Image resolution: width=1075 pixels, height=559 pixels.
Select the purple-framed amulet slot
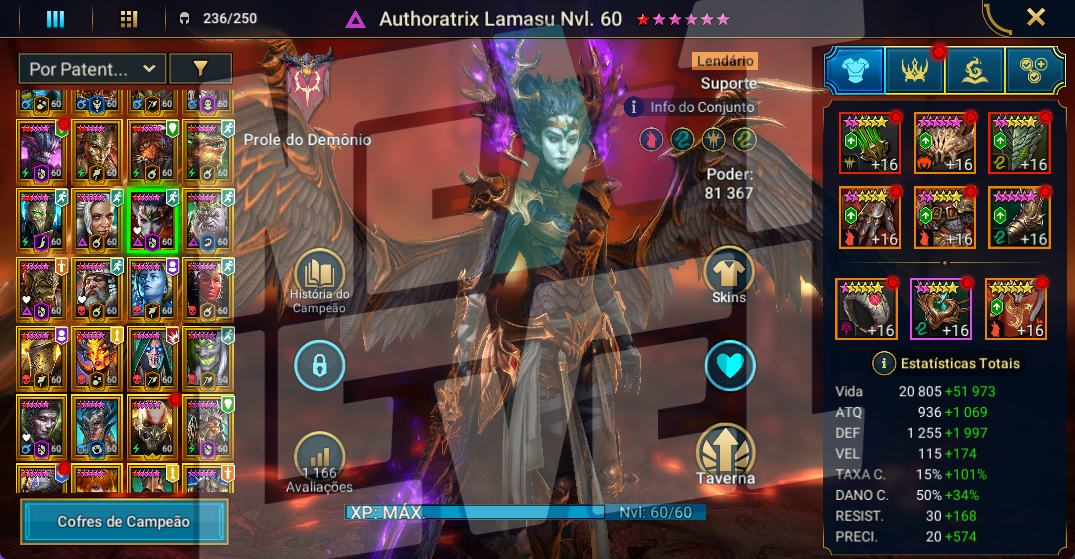click(x=940, y=309)
